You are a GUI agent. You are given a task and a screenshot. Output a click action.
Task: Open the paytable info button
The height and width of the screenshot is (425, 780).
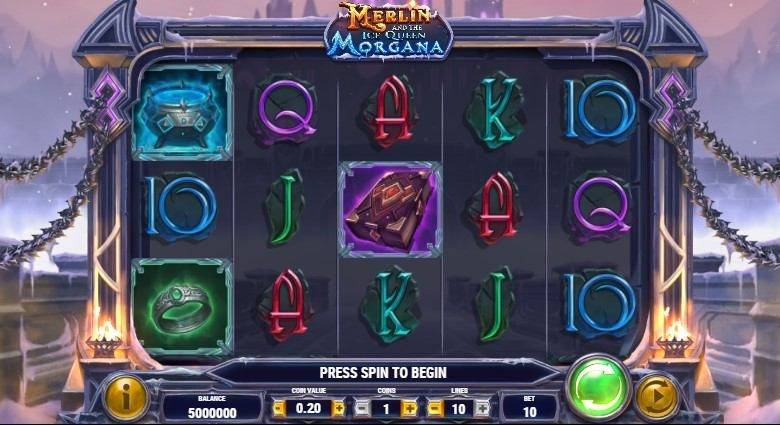pos(126,398)
